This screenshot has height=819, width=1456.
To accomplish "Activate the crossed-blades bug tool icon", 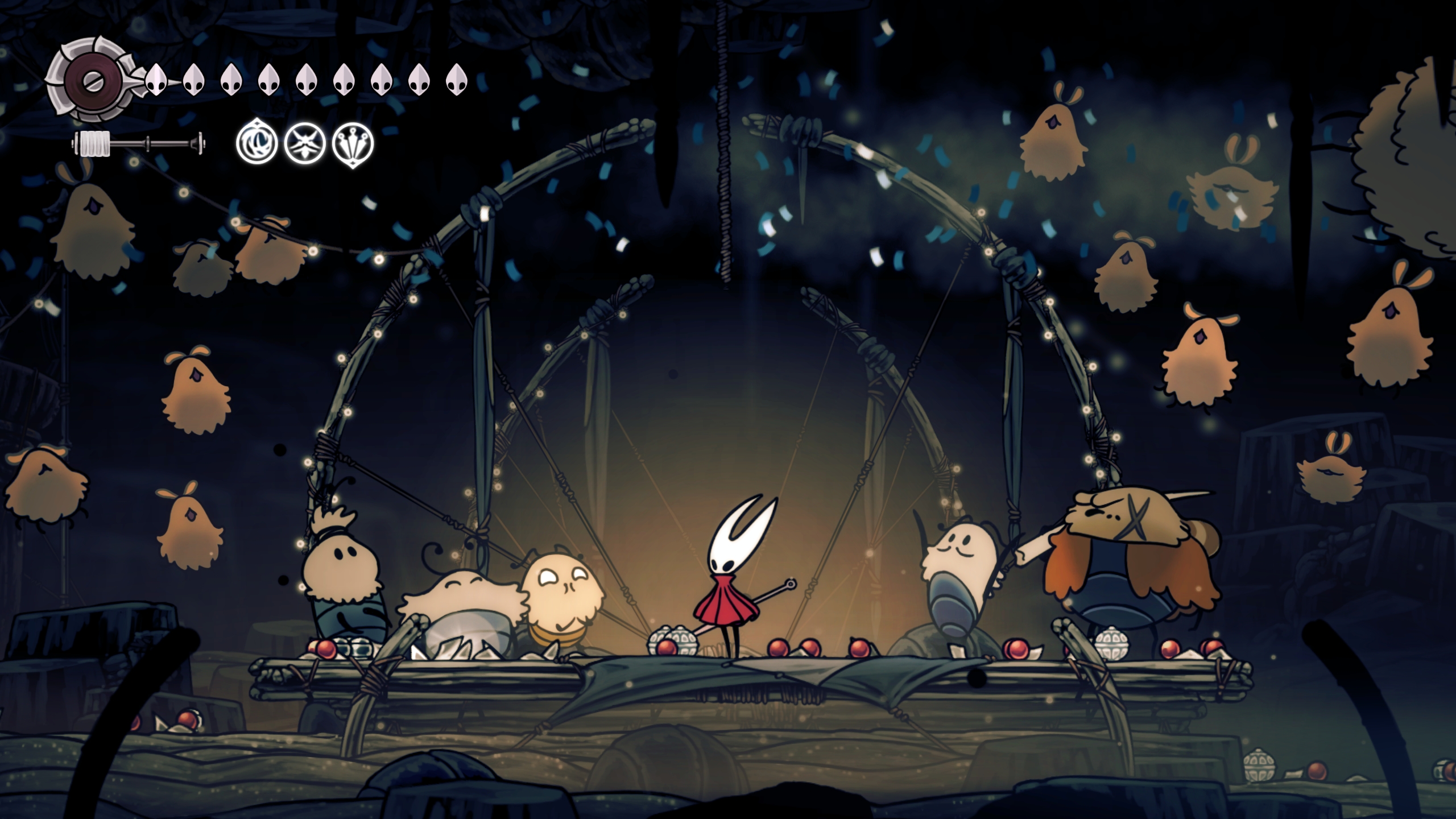I will pyautogui.click(x=304, y=143).
